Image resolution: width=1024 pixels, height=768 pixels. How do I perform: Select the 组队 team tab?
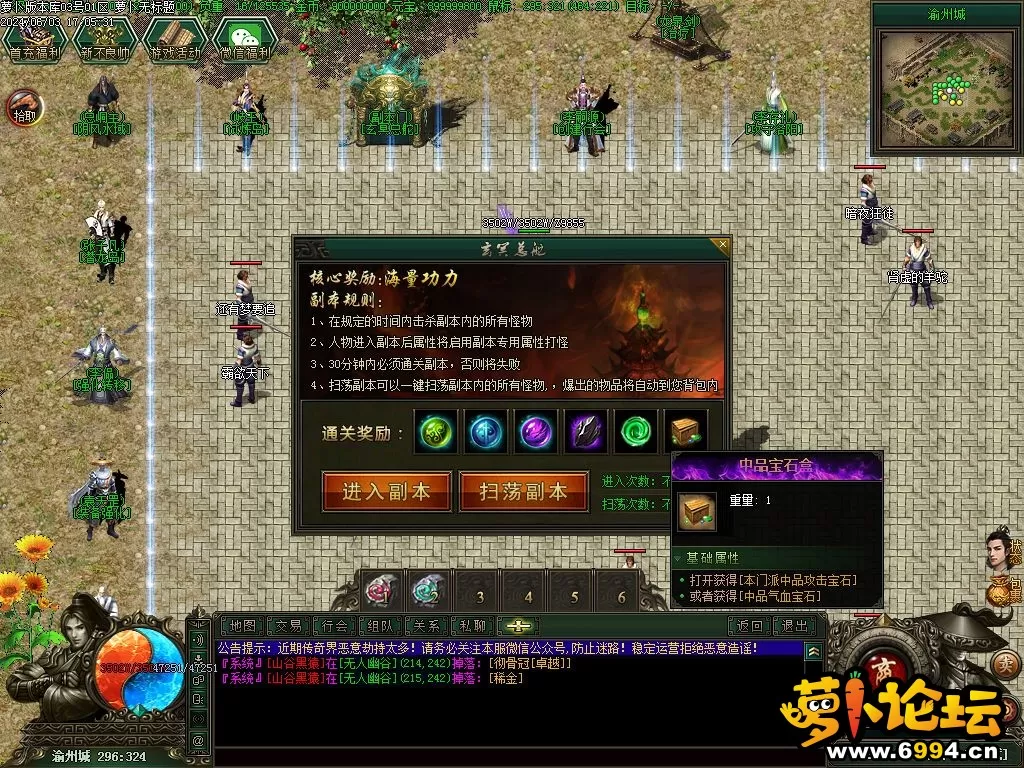coord(382,626)
